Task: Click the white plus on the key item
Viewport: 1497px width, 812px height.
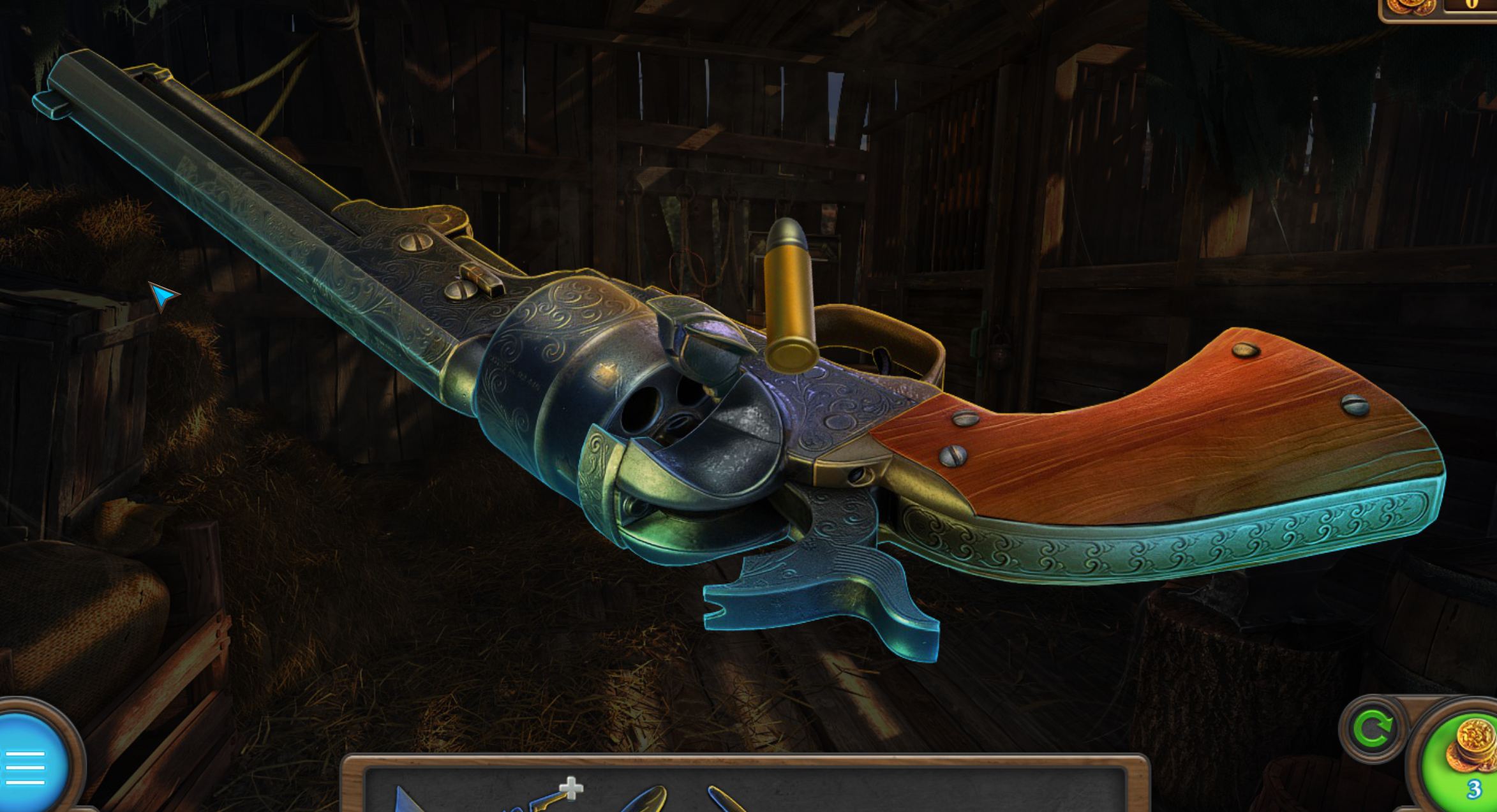Action: [x=570, y=788]
